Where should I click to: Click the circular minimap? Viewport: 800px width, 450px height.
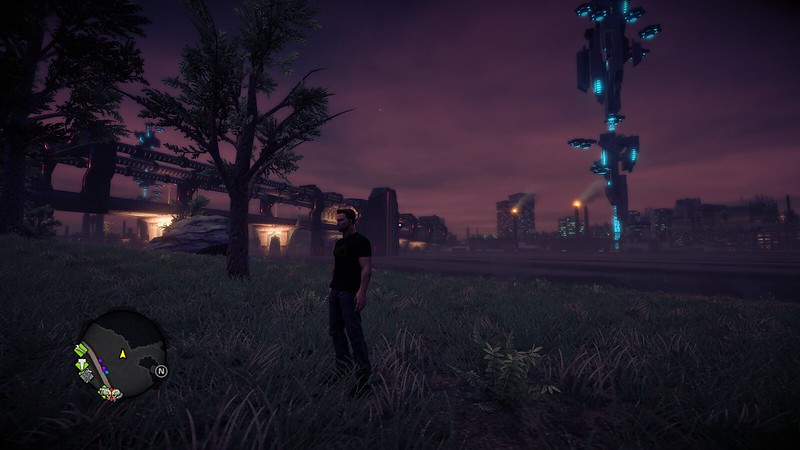(120, 357)
